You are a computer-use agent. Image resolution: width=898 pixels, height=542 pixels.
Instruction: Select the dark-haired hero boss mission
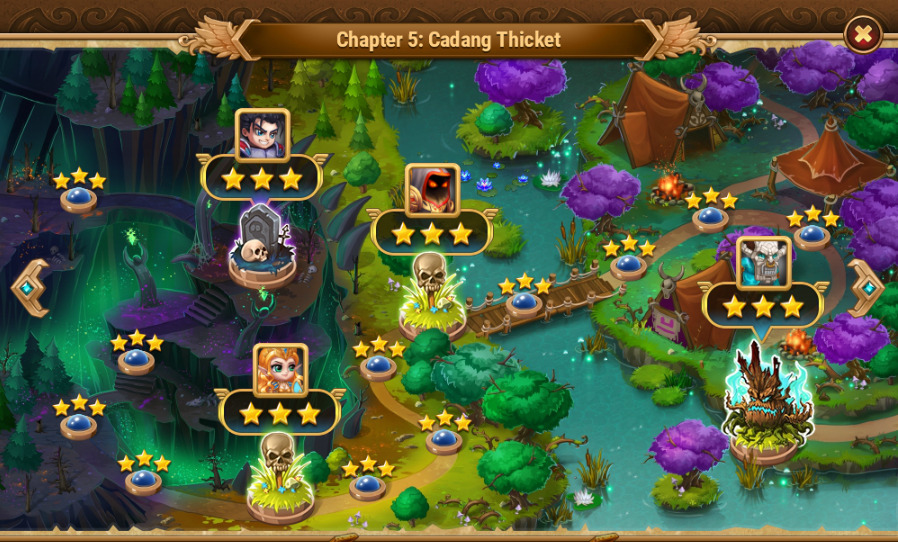pyautogui.click(x=262, y=135)
